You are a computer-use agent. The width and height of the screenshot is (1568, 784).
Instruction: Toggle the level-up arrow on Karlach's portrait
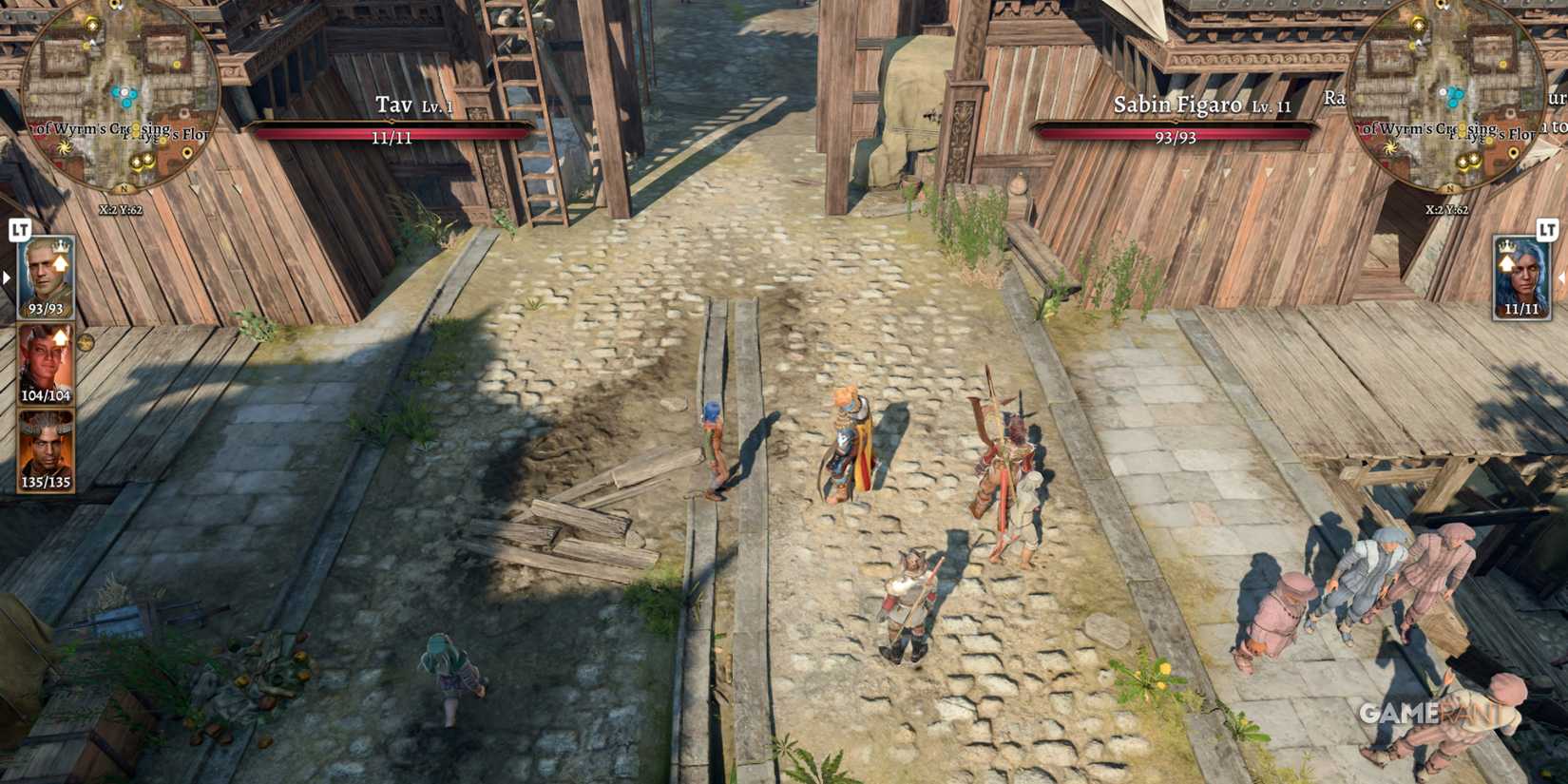[x=61, y=336]
